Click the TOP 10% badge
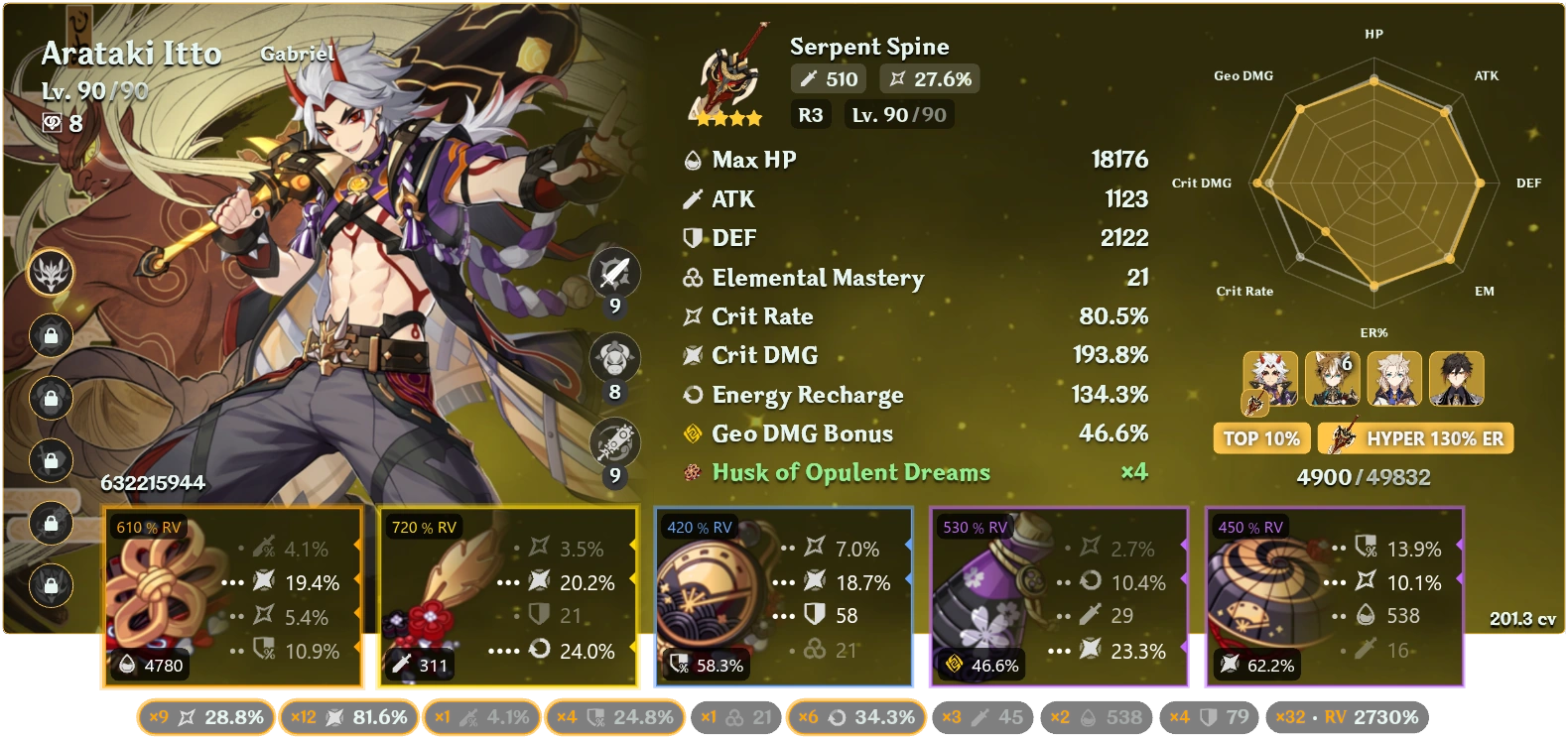The height and width of the screenshot is (741, 1568). click(x=1261, y=437)
